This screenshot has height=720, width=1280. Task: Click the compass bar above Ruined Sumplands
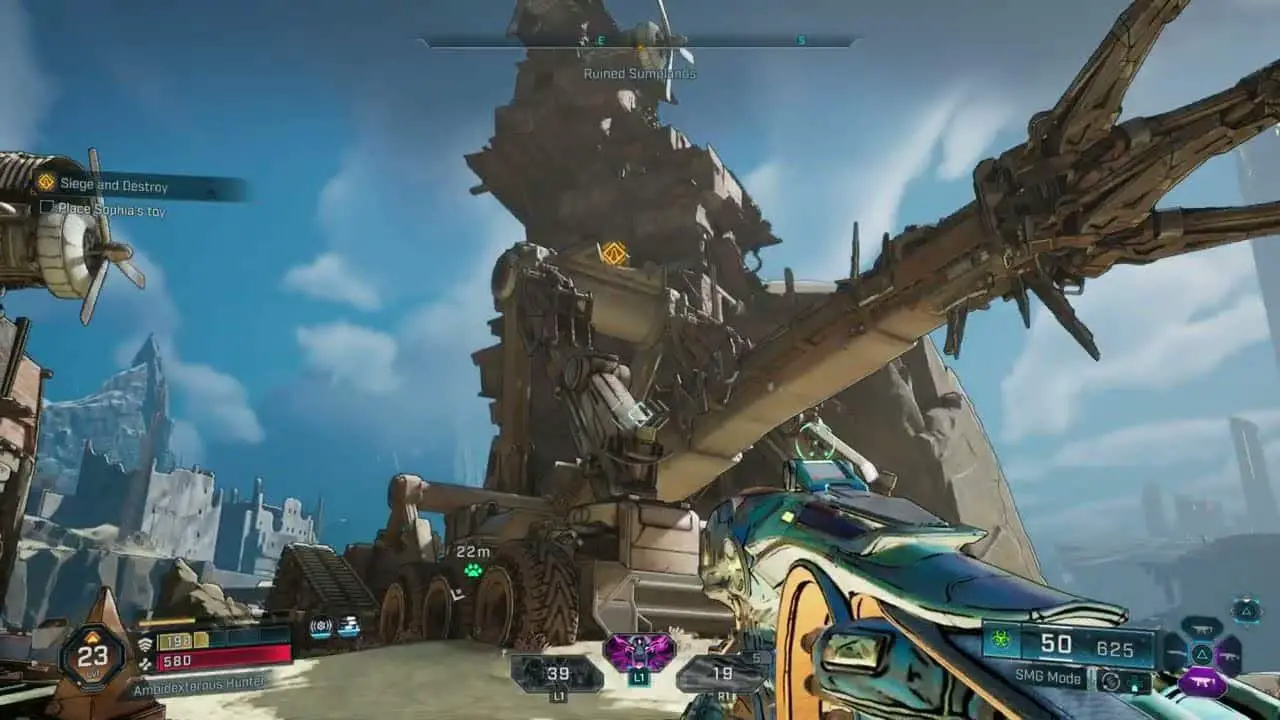click(x=640, y=42)
